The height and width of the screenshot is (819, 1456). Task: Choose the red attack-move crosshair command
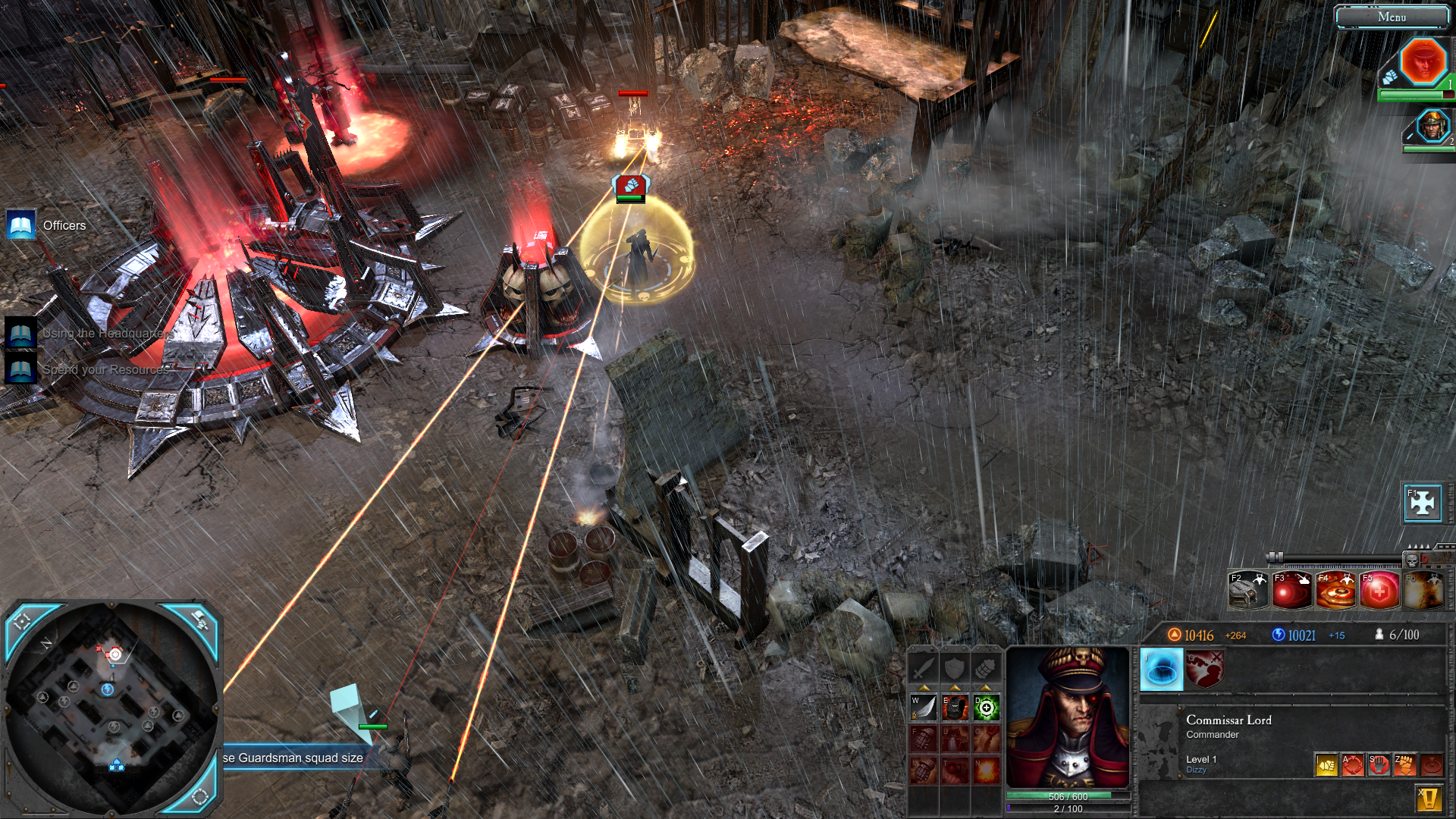coord(1352,764)
